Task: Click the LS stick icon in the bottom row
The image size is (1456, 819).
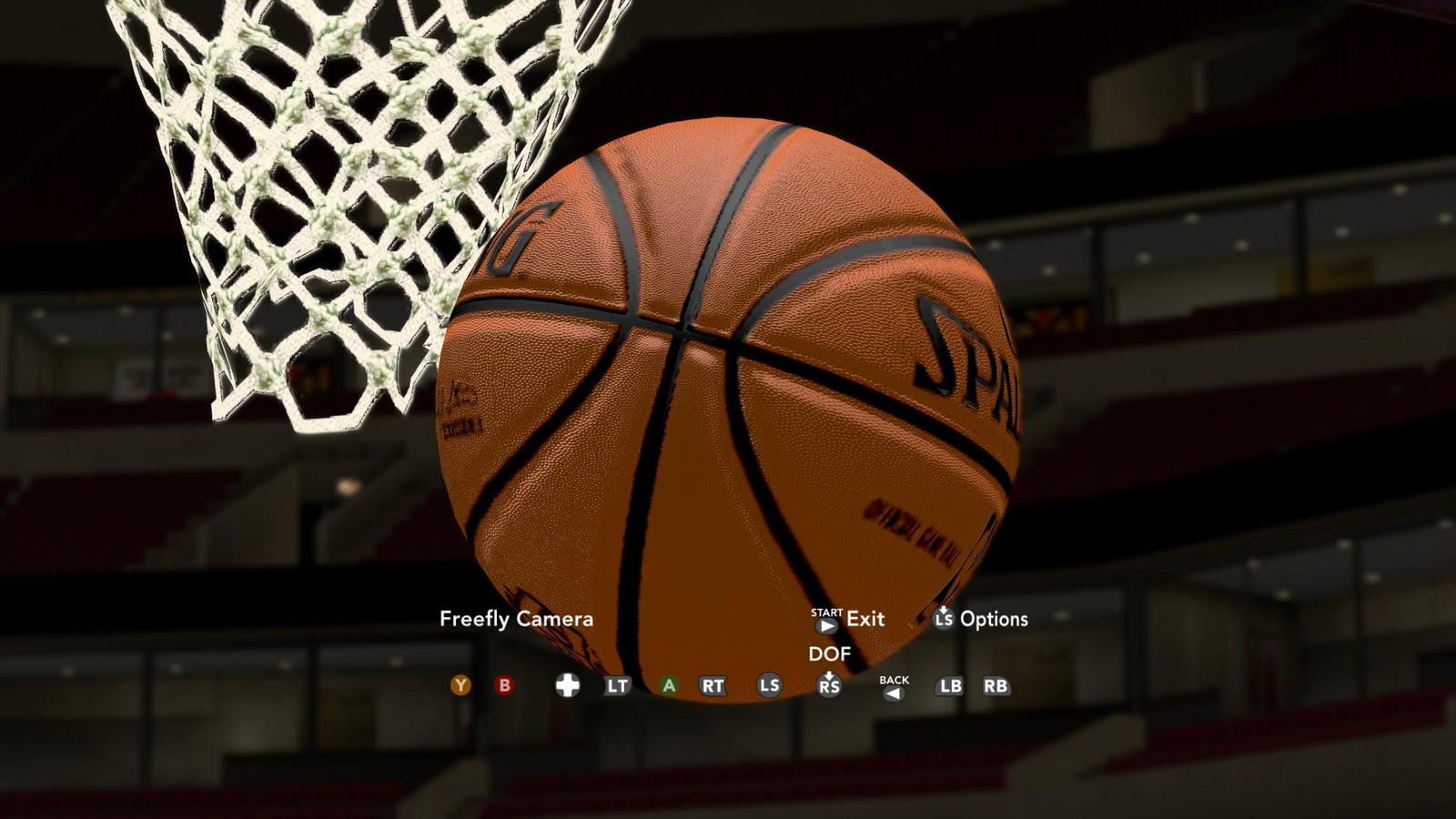Action: point(768,685)
